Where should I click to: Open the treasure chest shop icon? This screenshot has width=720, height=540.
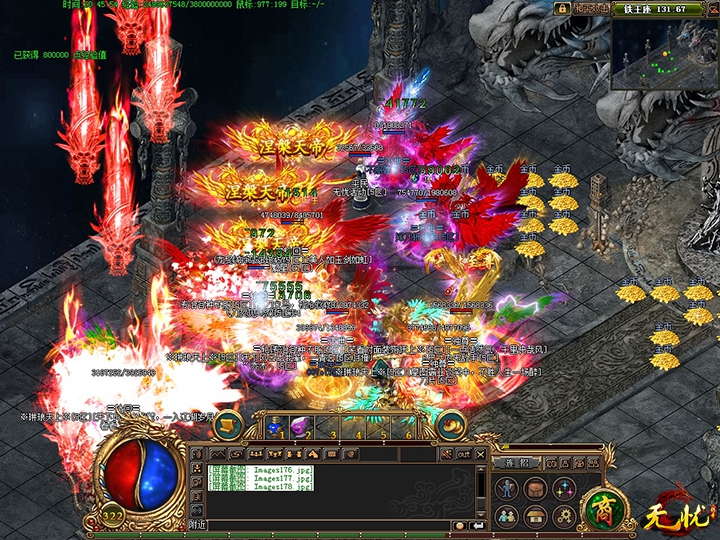(x=536, y=516)
